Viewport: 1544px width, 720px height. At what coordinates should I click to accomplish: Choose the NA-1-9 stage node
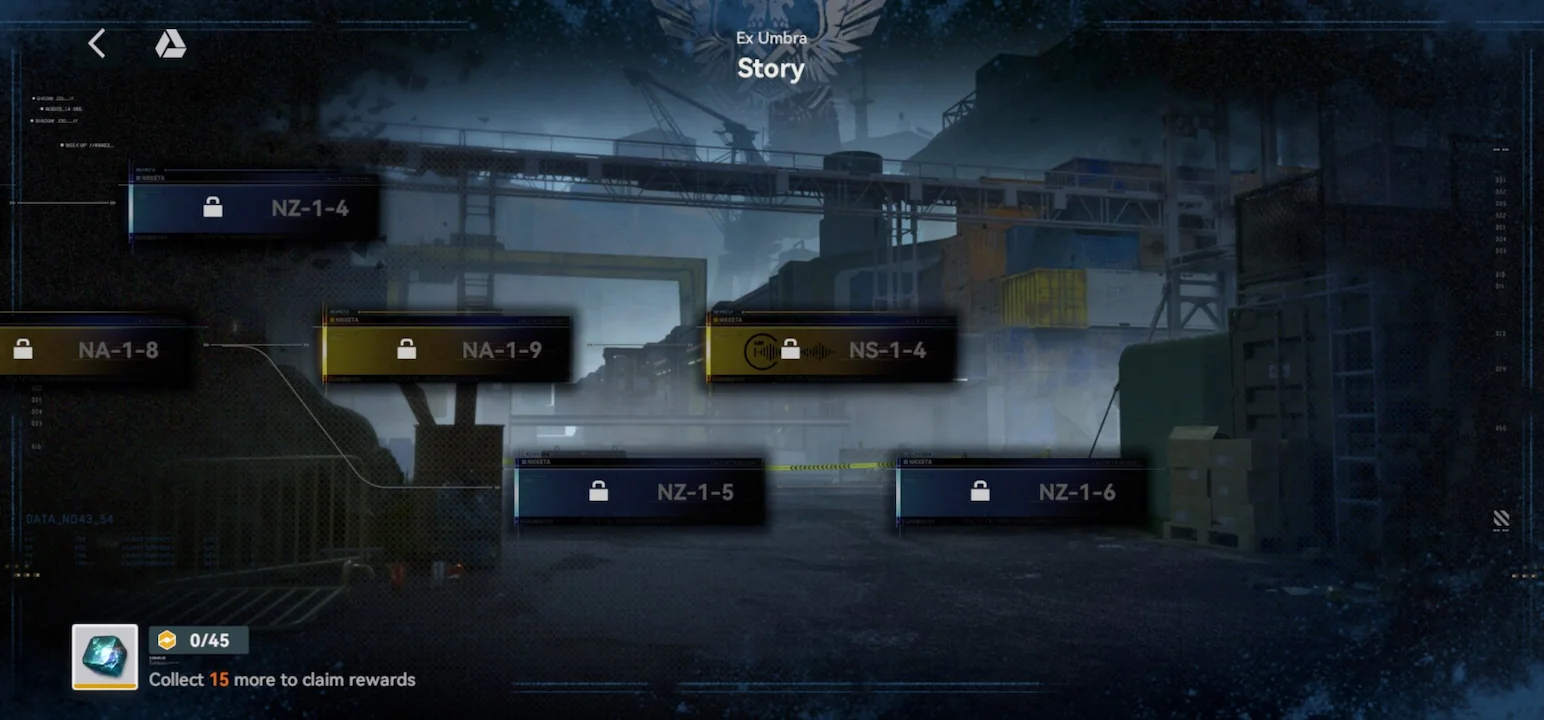(x=447, y=350)
